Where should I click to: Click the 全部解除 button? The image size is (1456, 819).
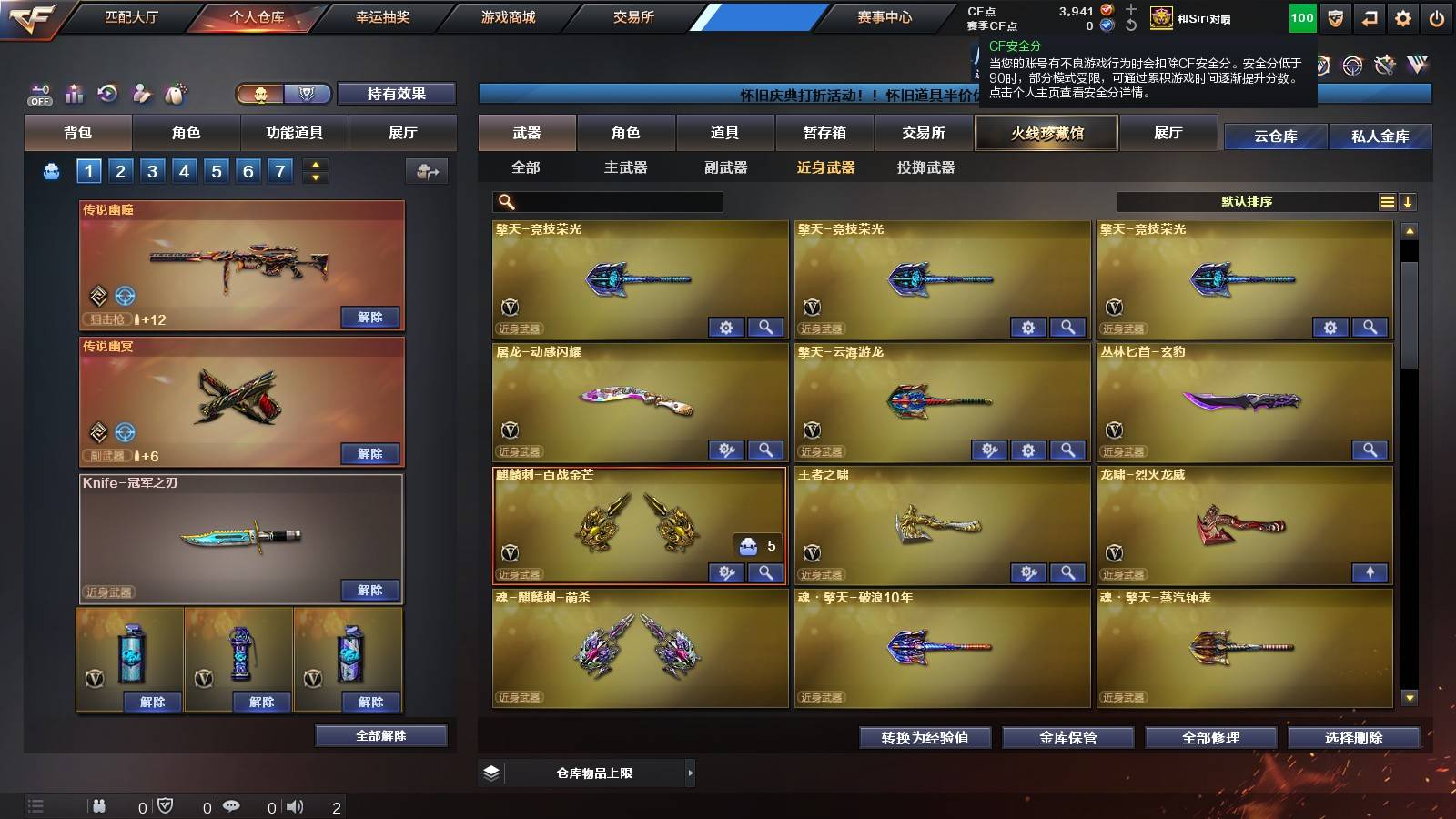tap(381, 735)
